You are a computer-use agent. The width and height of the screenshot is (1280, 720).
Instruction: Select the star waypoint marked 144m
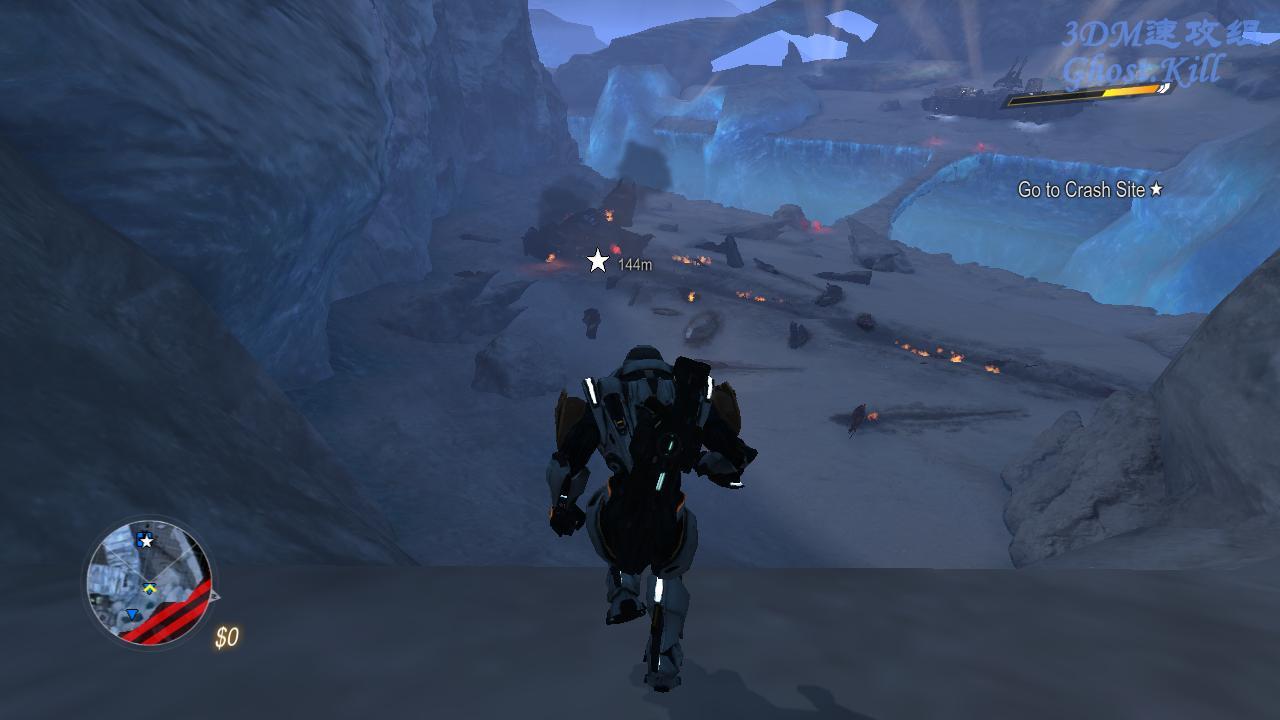598,261
